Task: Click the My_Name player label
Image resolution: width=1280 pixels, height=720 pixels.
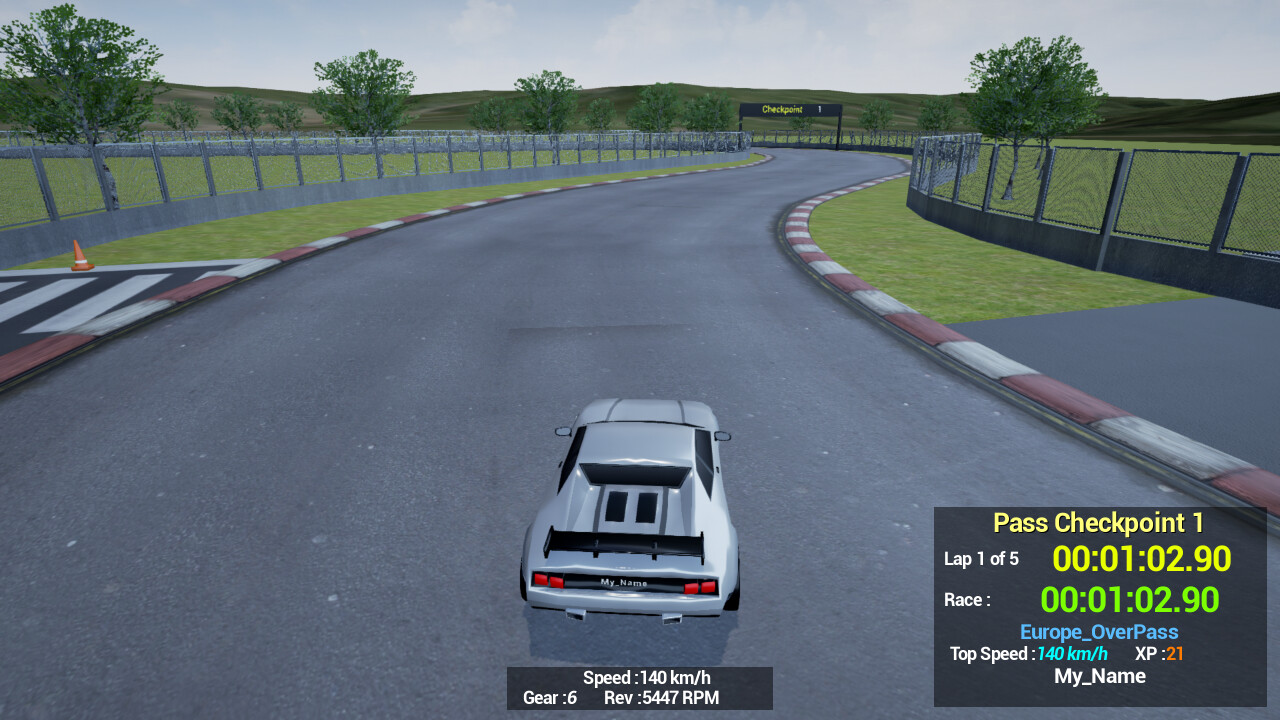Action: tap(1099, 676)
